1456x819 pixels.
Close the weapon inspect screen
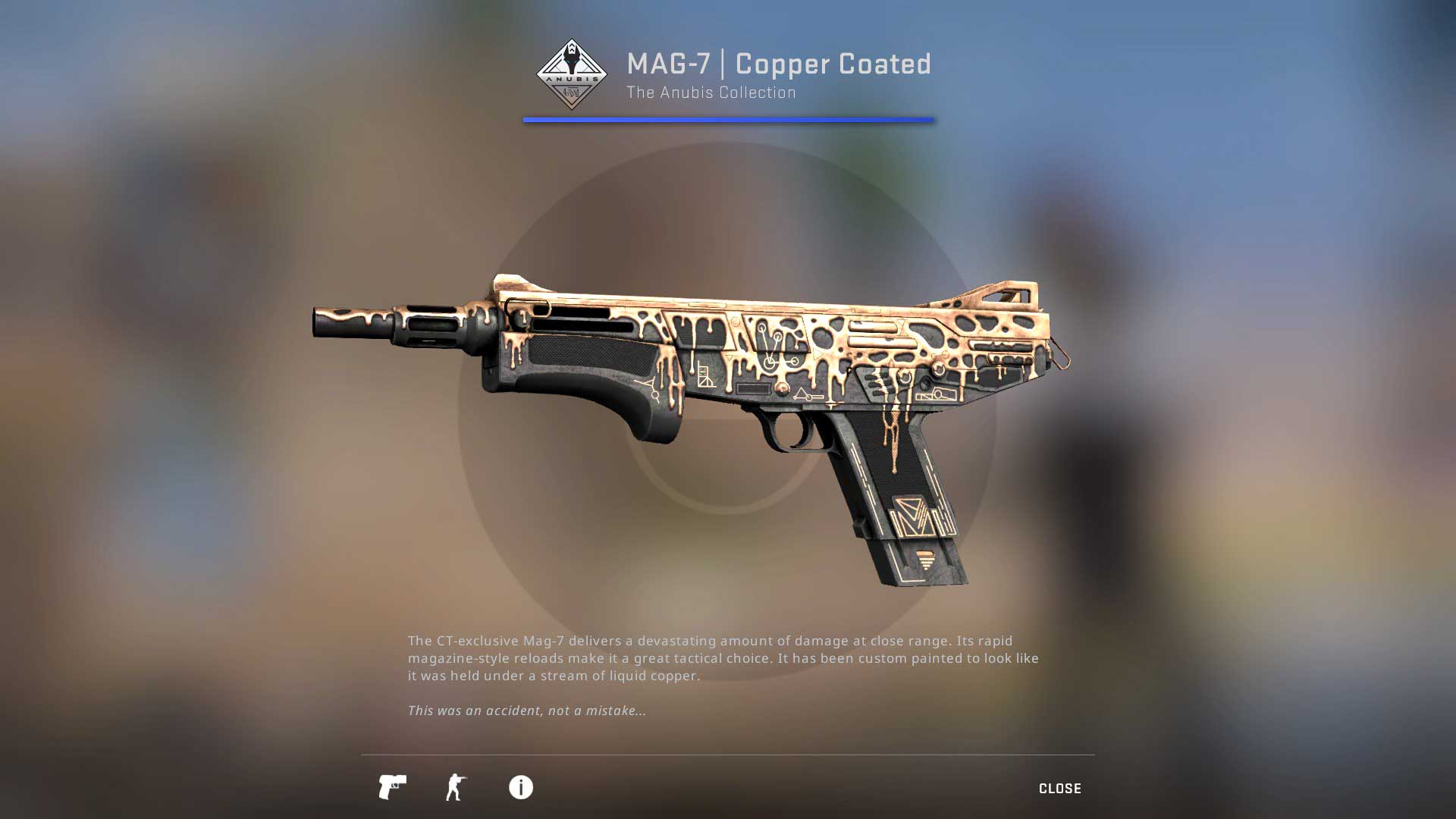click(1059, 789)
